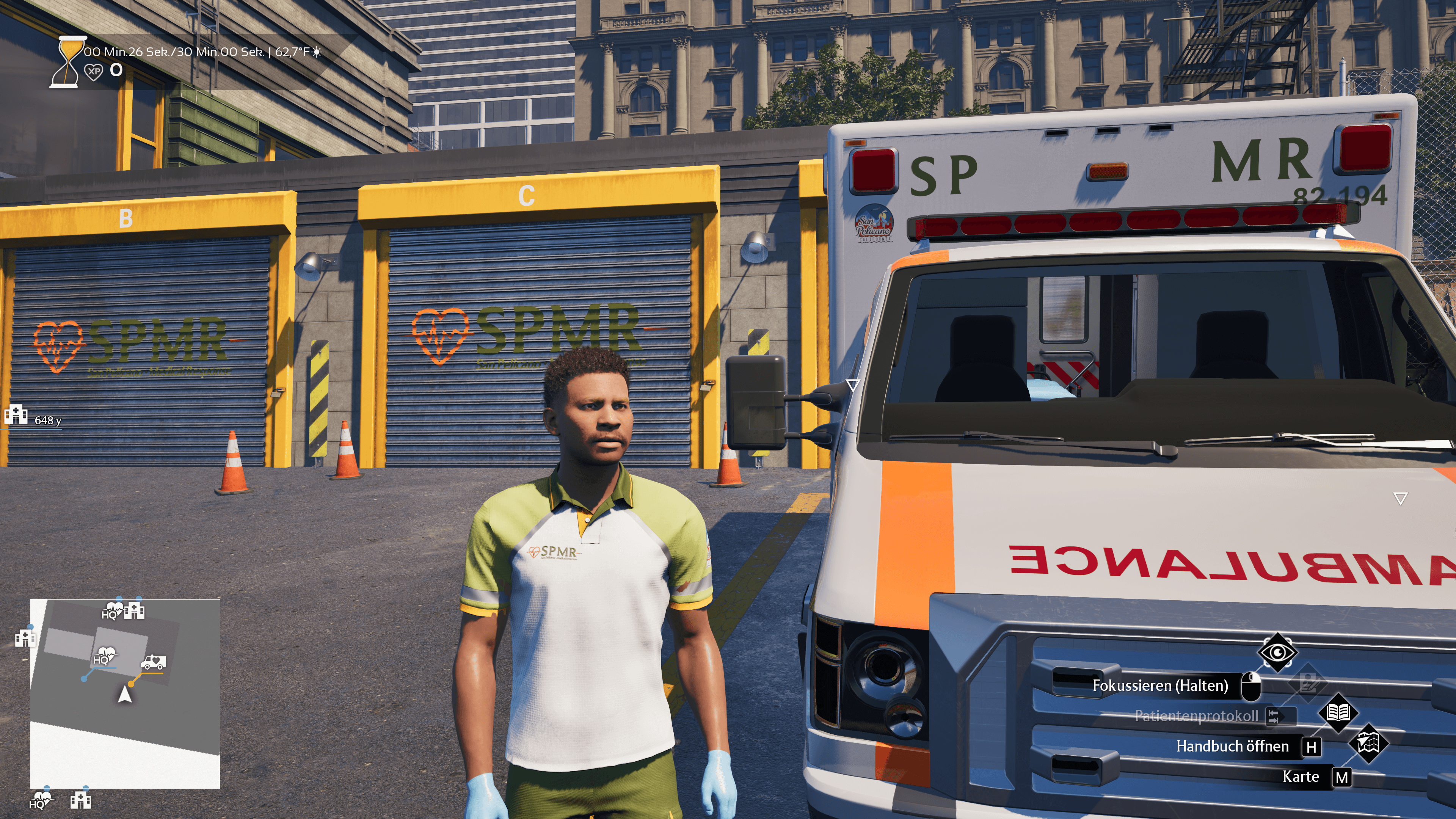Open the Karte map icon

tap(1367, 743)
